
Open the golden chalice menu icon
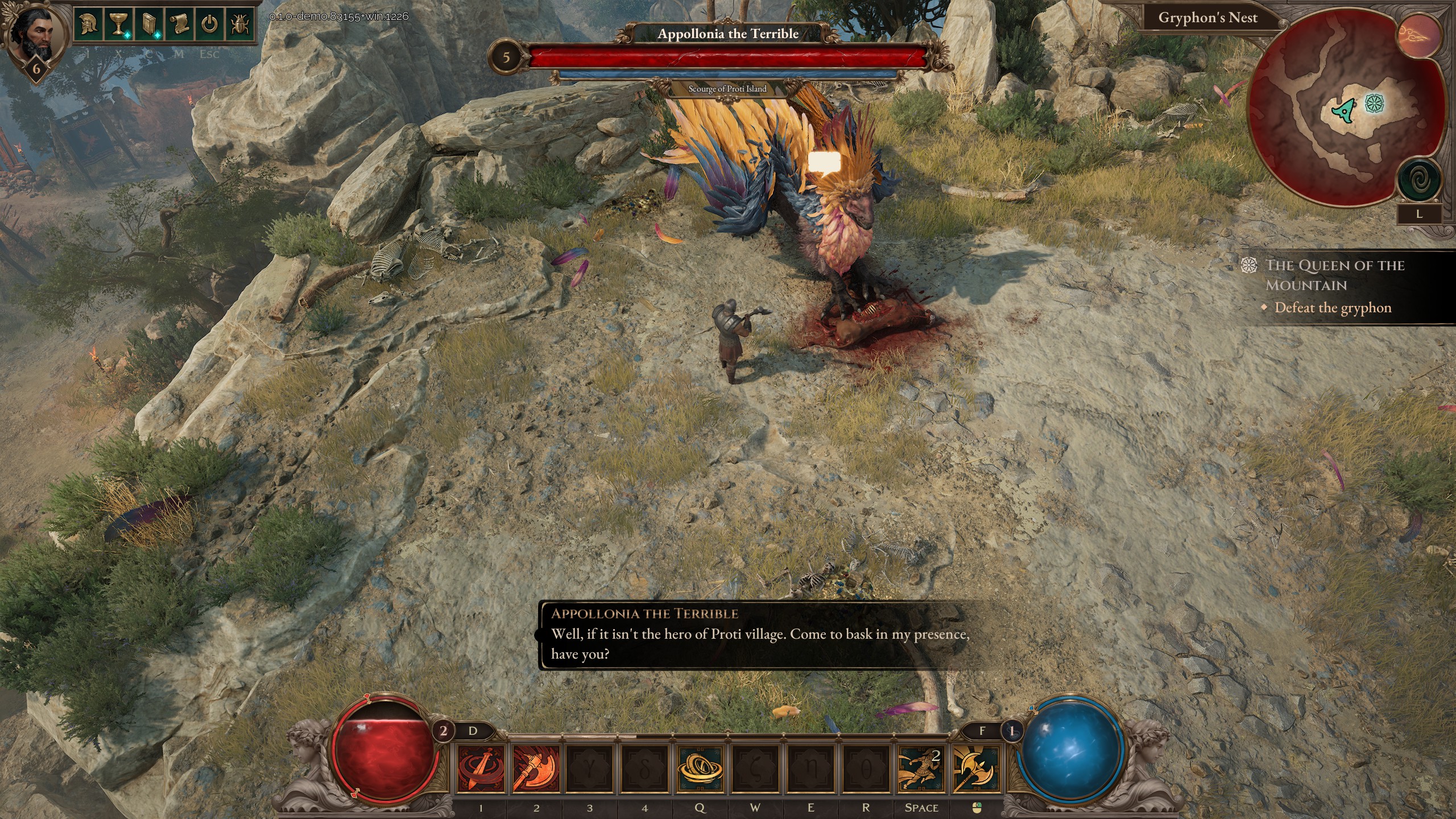coord(119,25)
